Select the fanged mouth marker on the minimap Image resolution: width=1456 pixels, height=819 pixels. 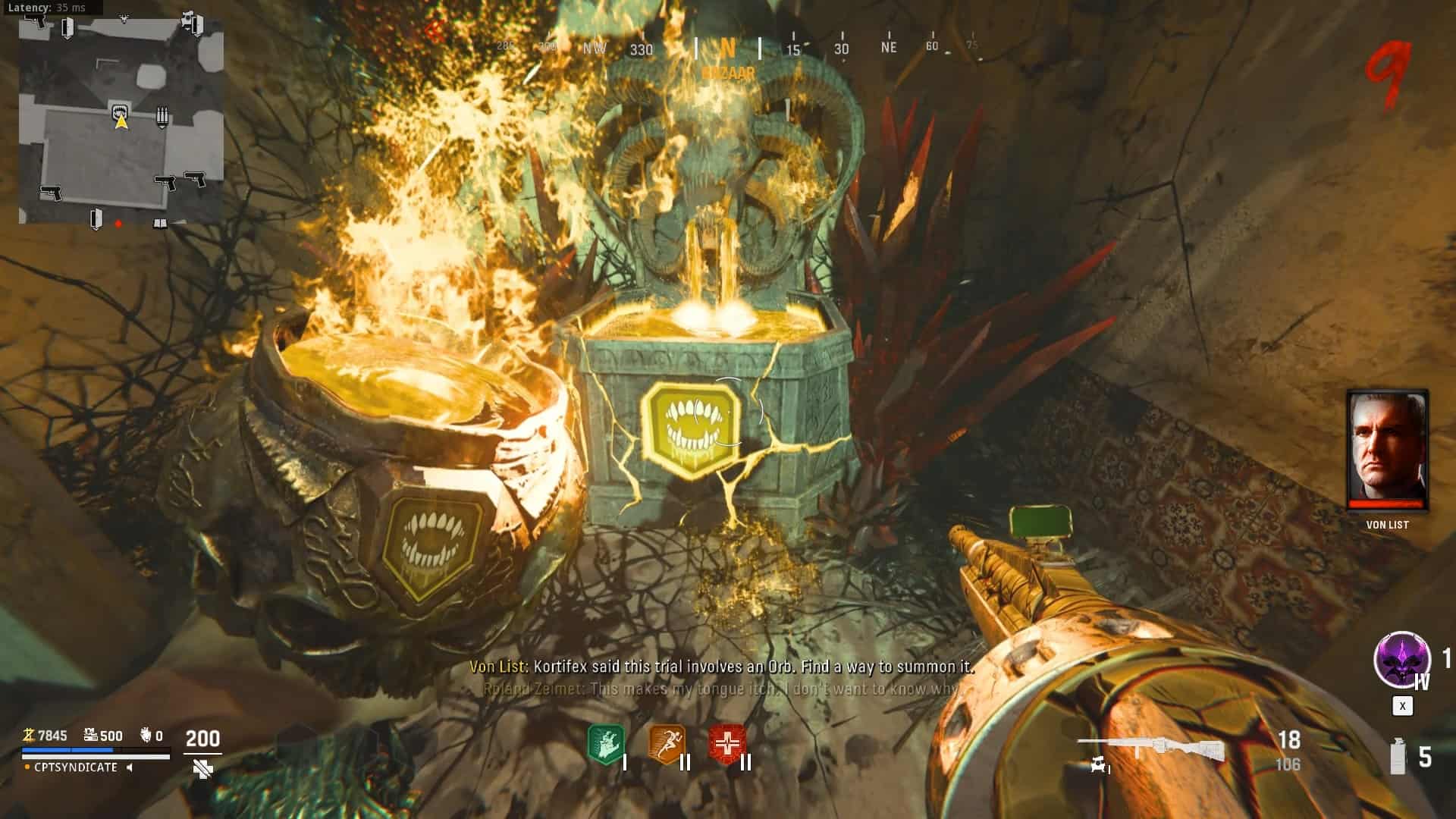point(120,113)
